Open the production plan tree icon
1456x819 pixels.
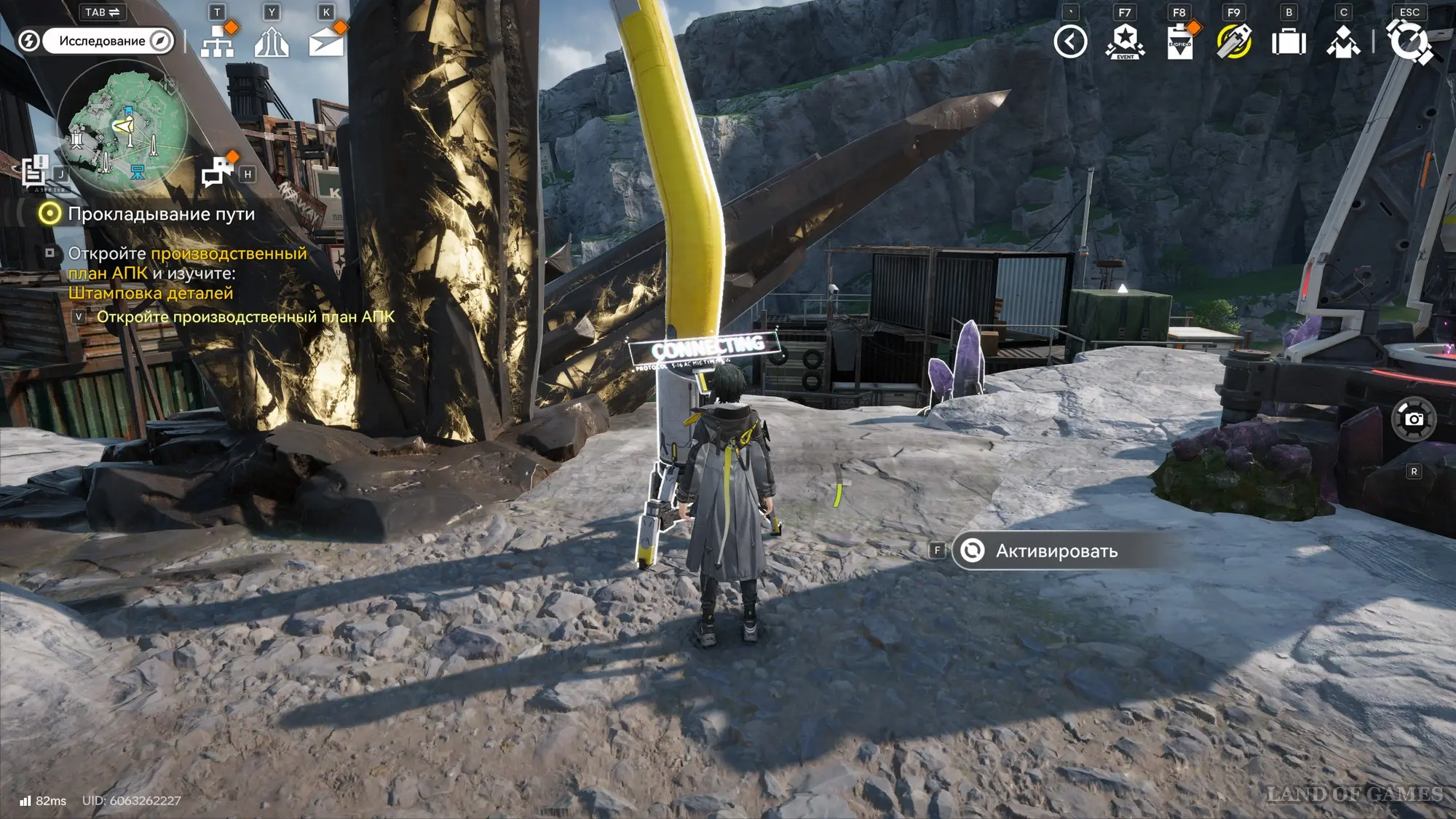click(217, 41)
